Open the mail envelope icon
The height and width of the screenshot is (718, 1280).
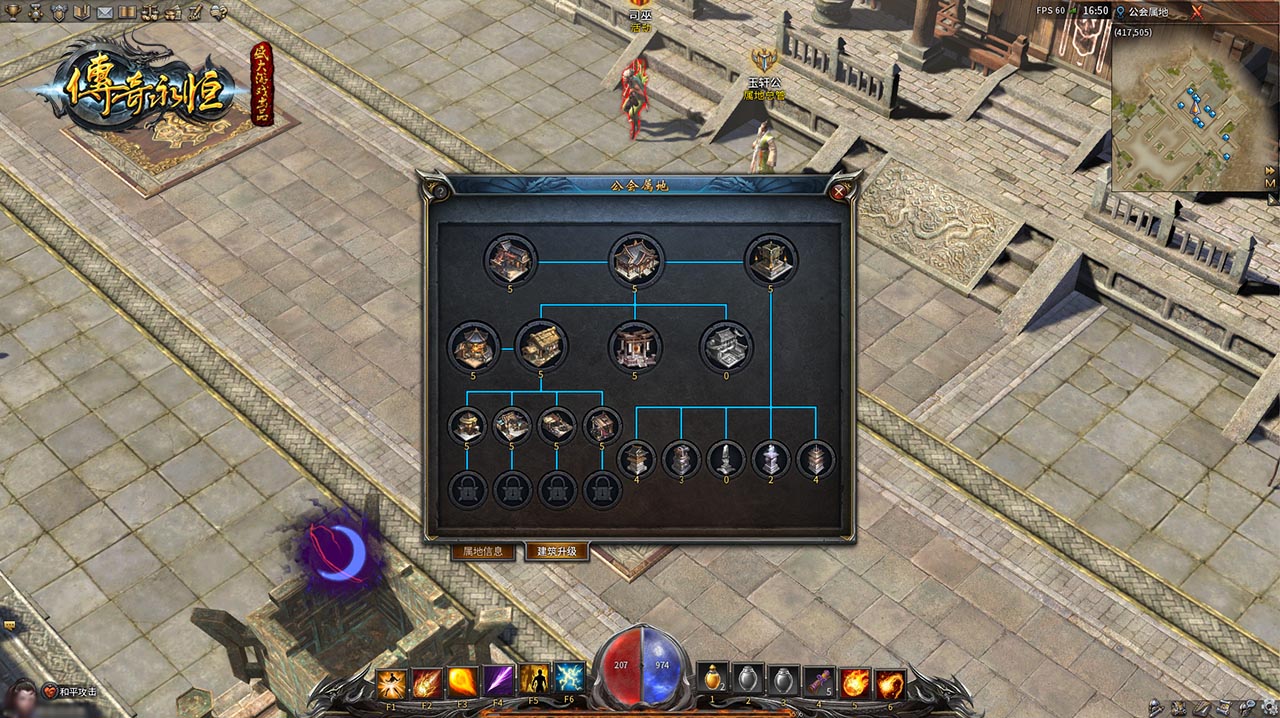[x=103, y=12]
